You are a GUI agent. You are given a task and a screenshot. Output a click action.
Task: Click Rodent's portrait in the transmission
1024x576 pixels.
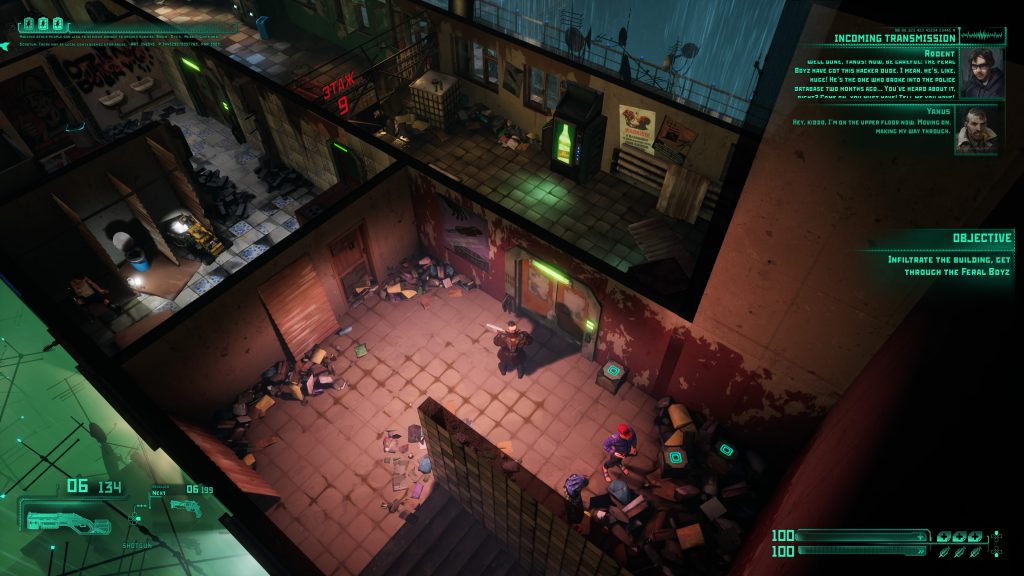click(x=982, y=72)
